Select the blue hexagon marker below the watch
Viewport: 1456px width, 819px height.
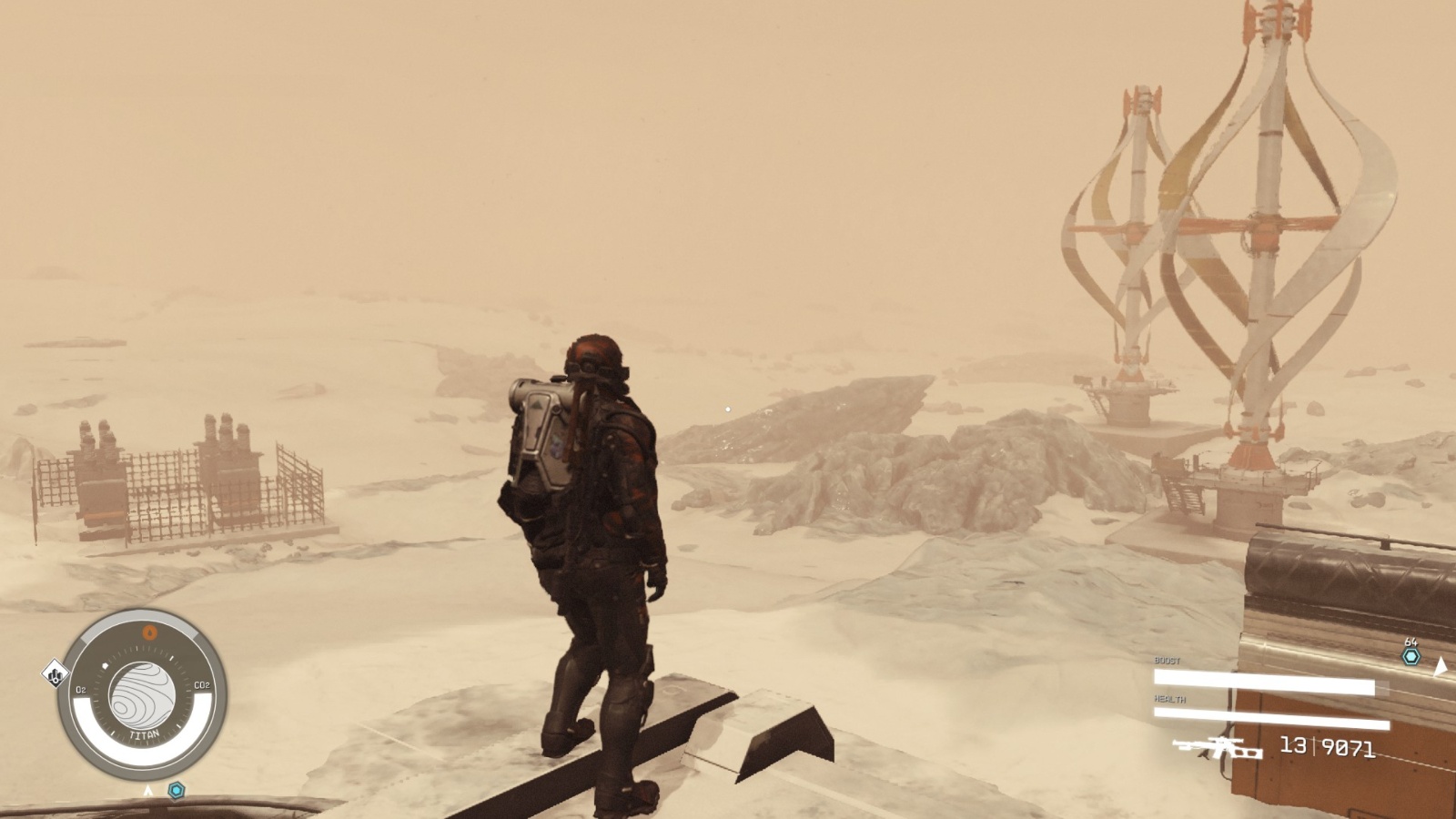[177, 790]
